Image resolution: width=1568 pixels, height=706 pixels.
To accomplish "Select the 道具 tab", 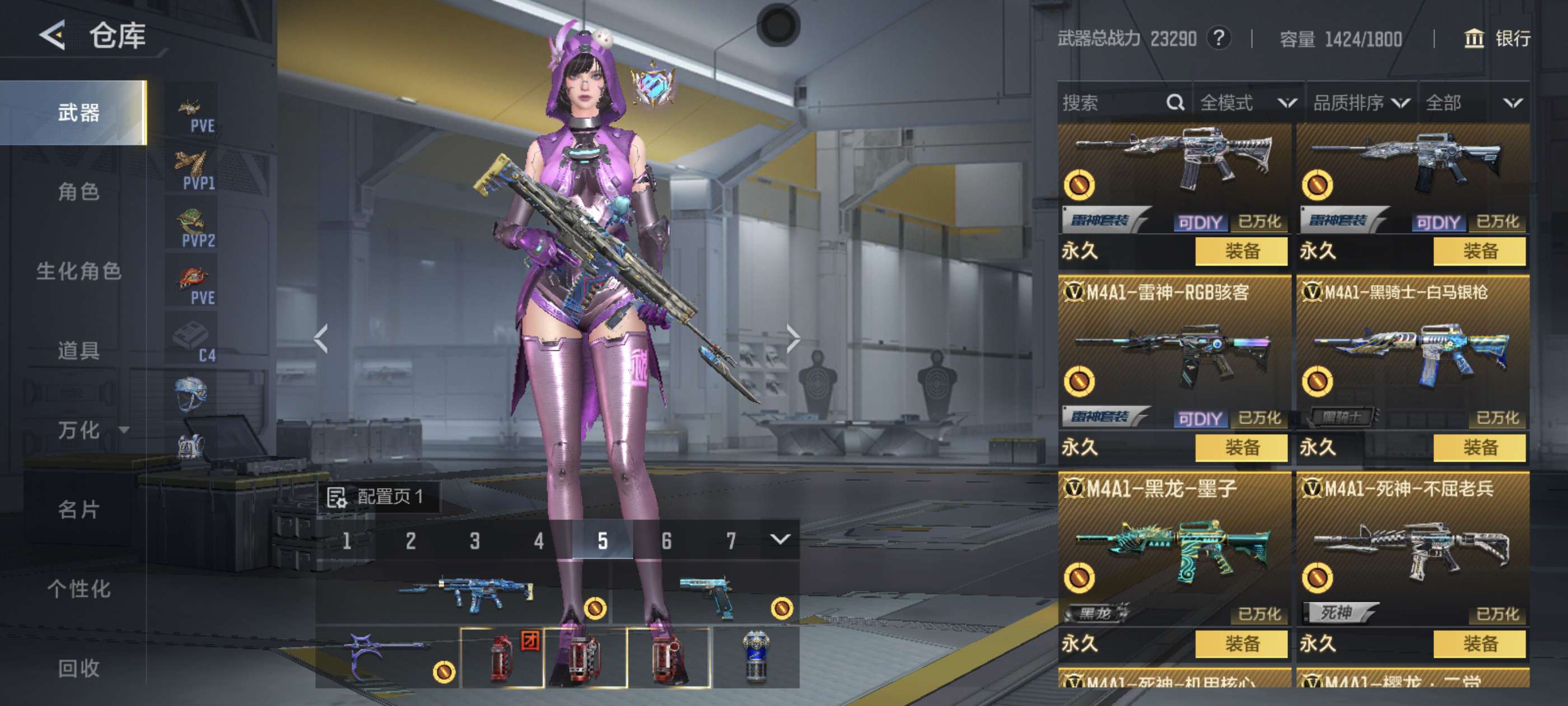I will click(x=78, y=350).
